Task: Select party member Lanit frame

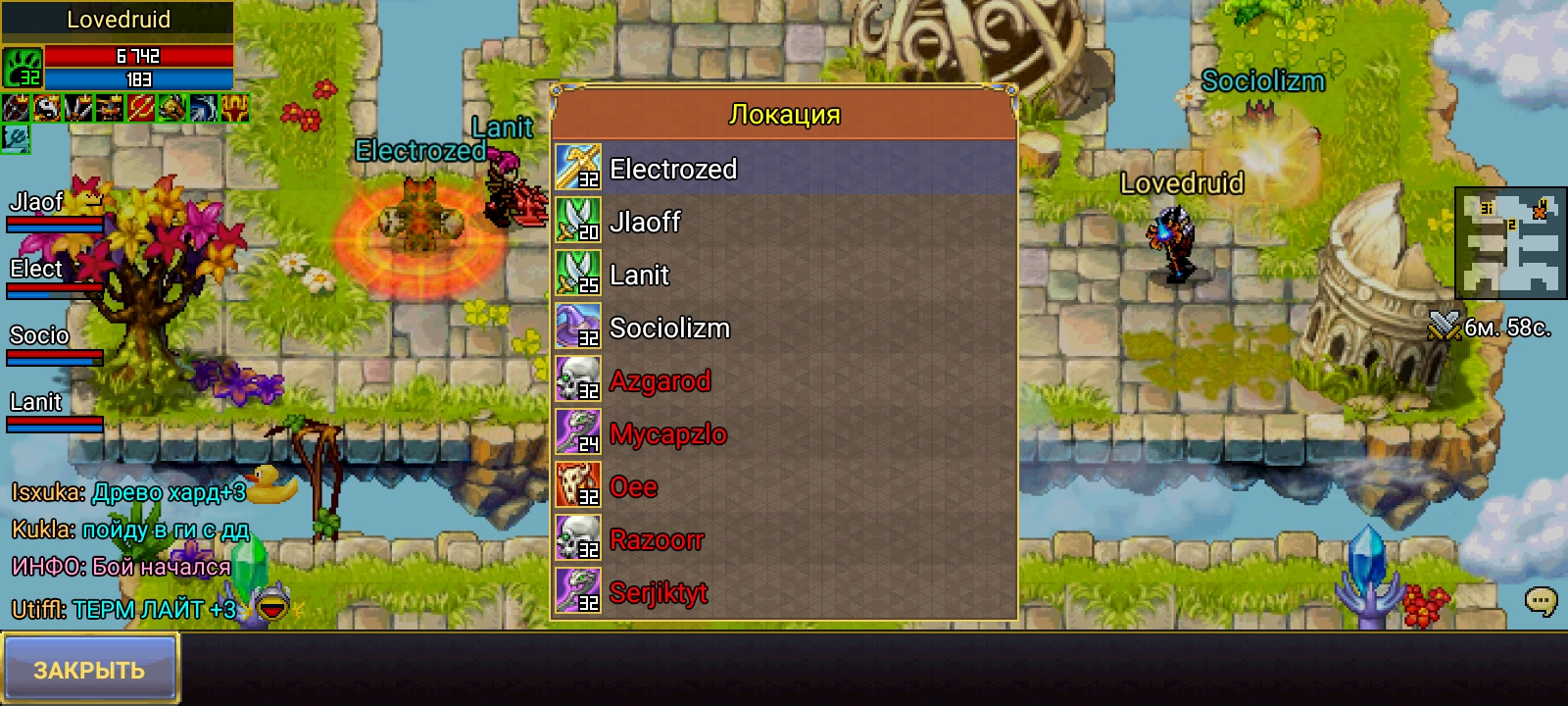Action: (x=54, y=412)
